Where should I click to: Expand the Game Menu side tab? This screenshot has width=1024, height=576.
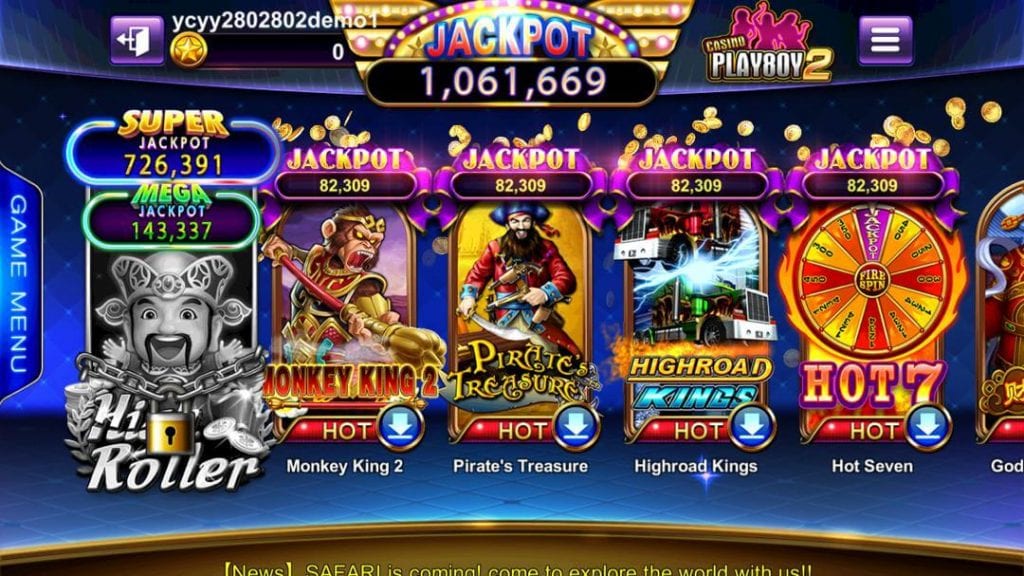[x=19, y=285]
